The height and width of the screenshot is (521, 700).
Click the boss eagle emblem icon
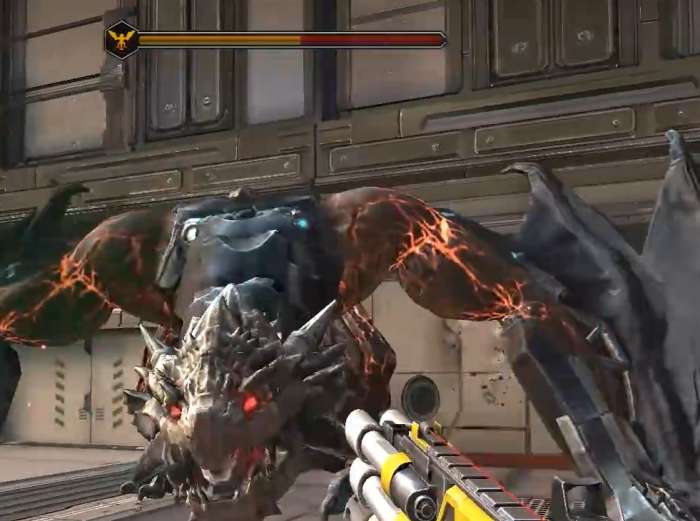(122, 40)
